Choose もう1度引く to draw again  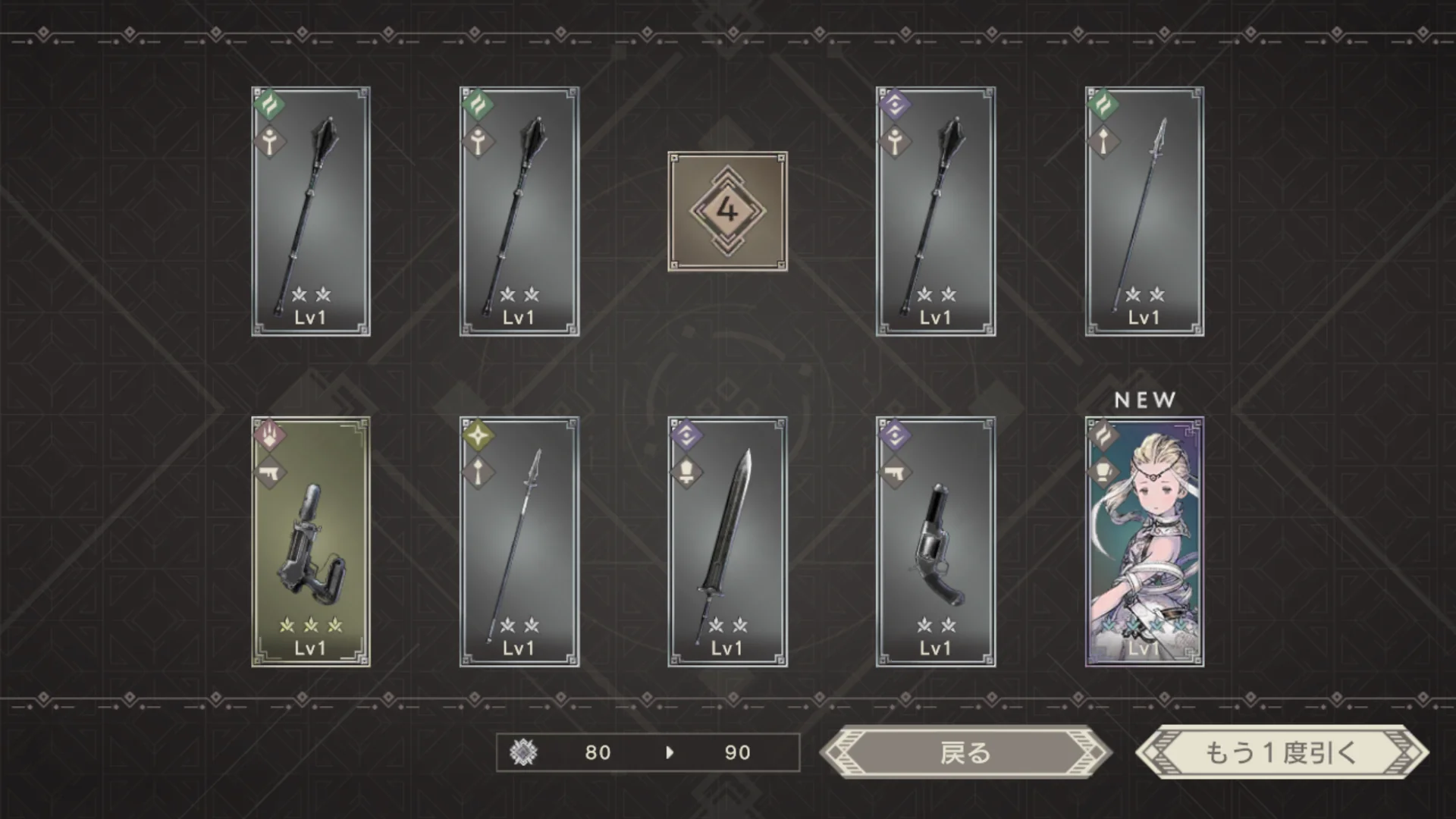click(1281, 752)
